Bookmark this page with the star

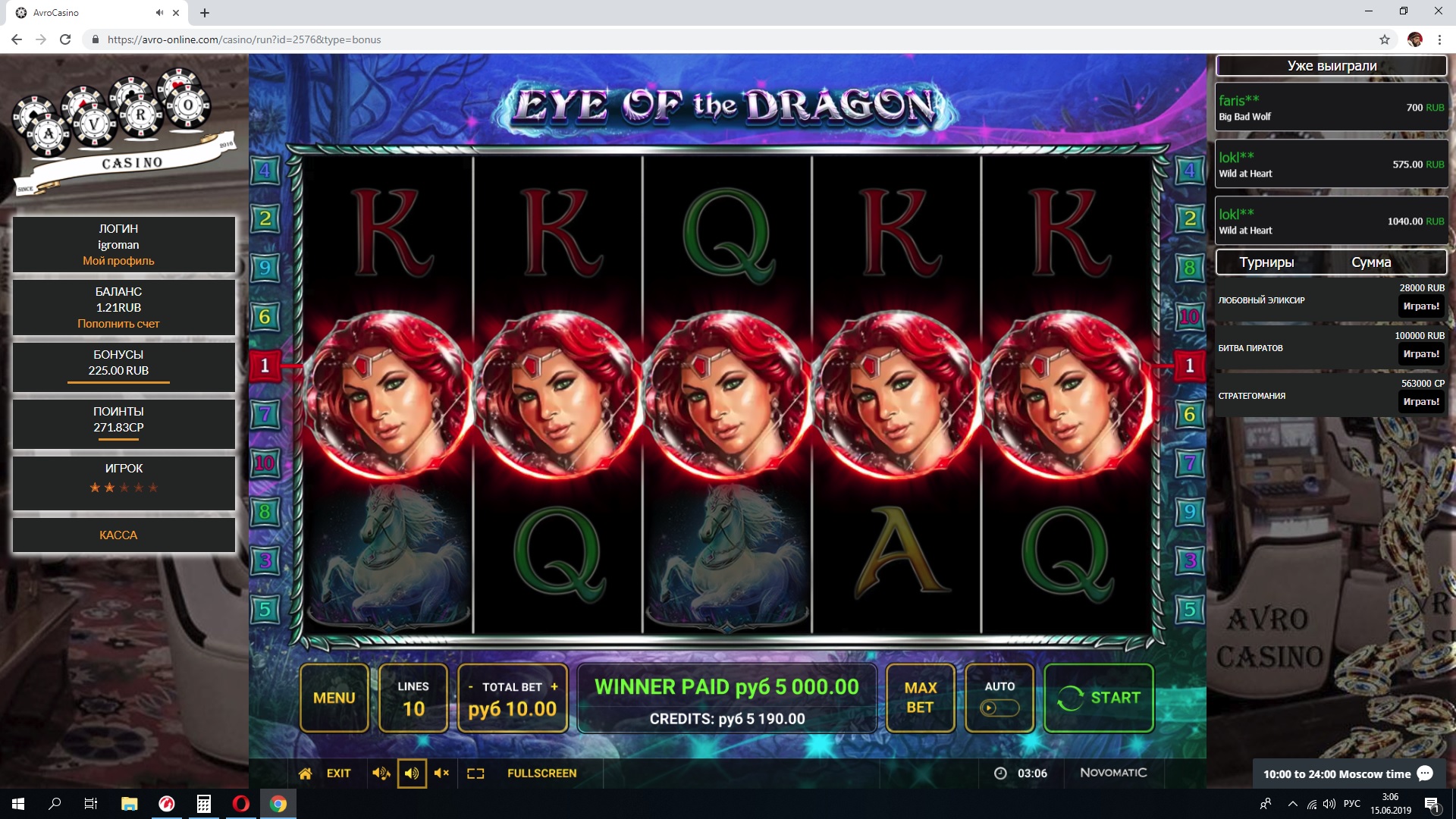[x=1384, y=39]
